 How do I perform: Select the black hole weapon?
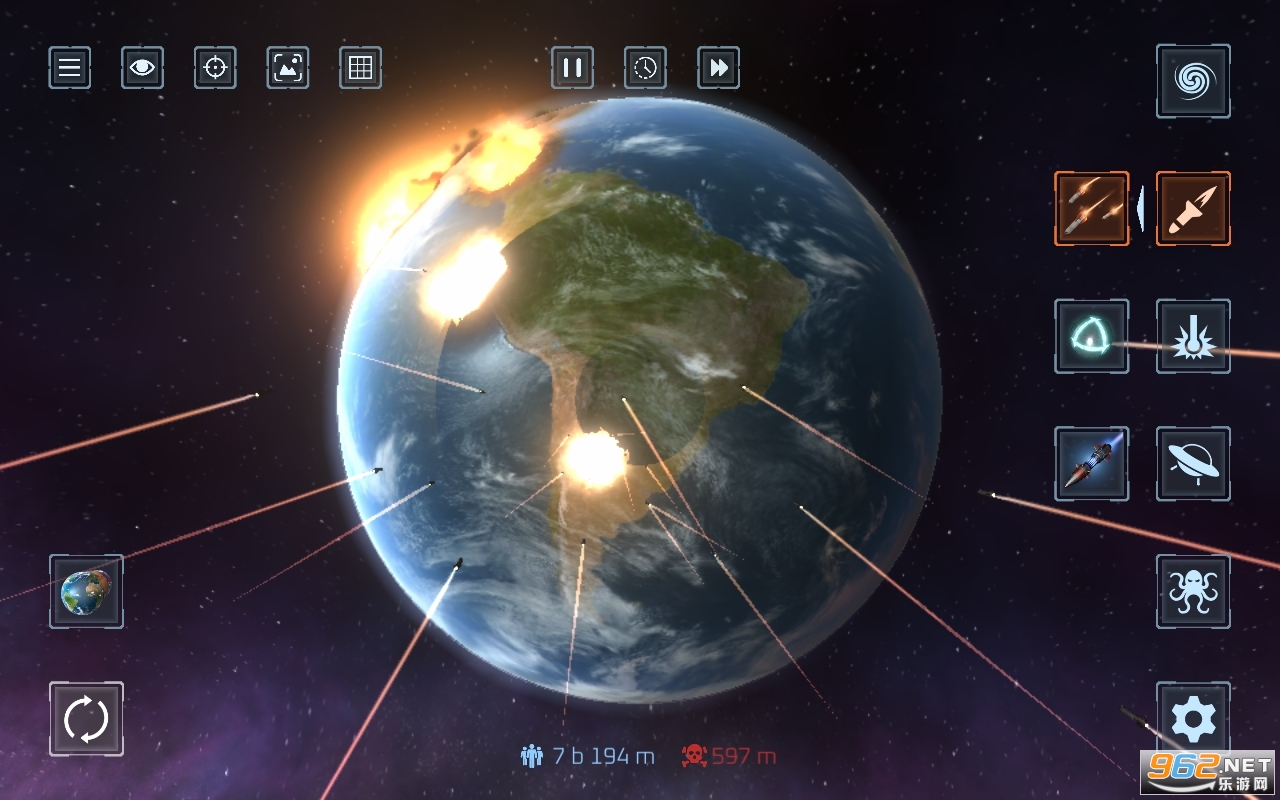tap(1192, 81)
